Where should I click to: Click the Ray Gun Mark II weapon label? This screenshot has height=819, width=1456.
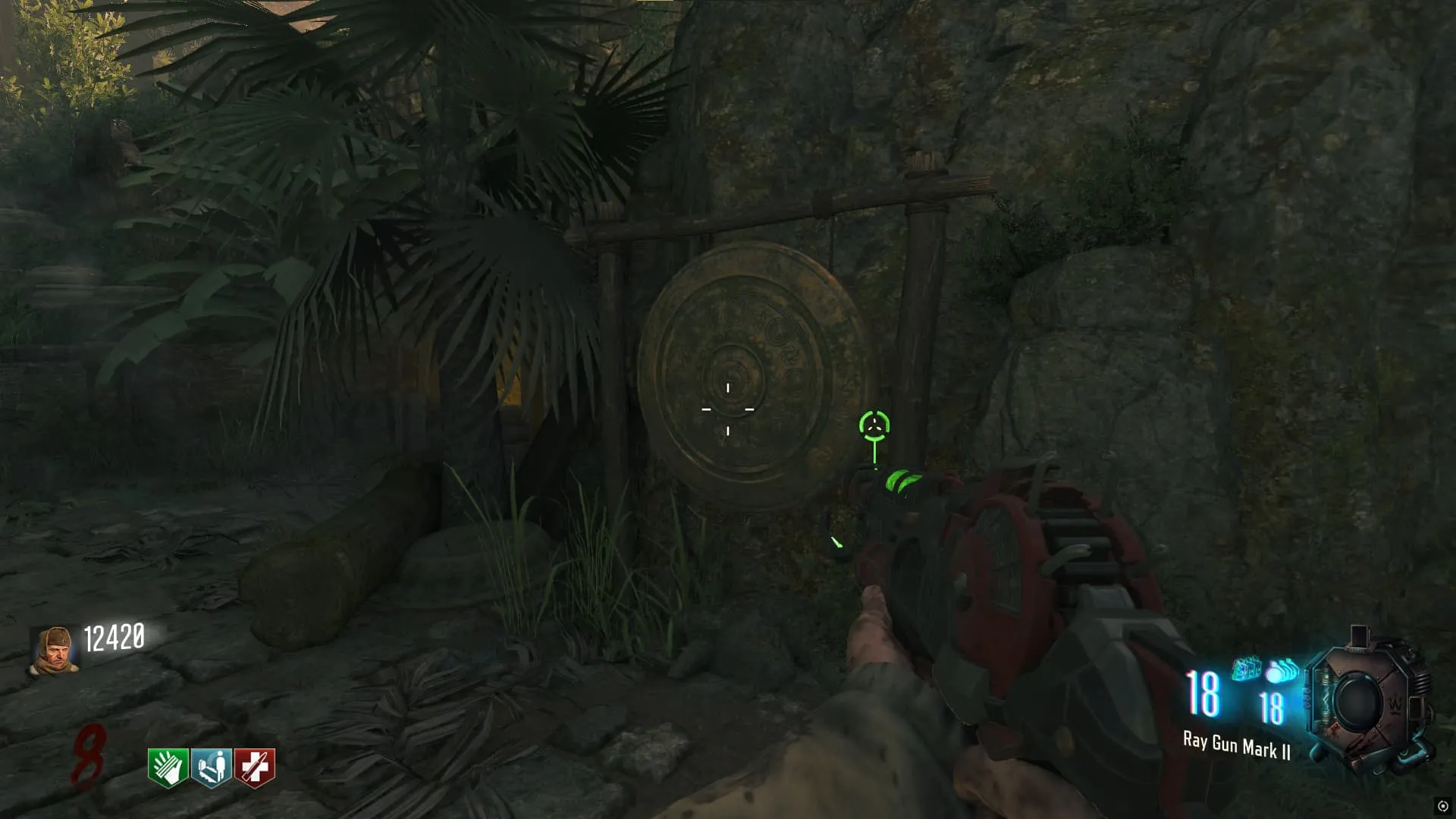1236,746
